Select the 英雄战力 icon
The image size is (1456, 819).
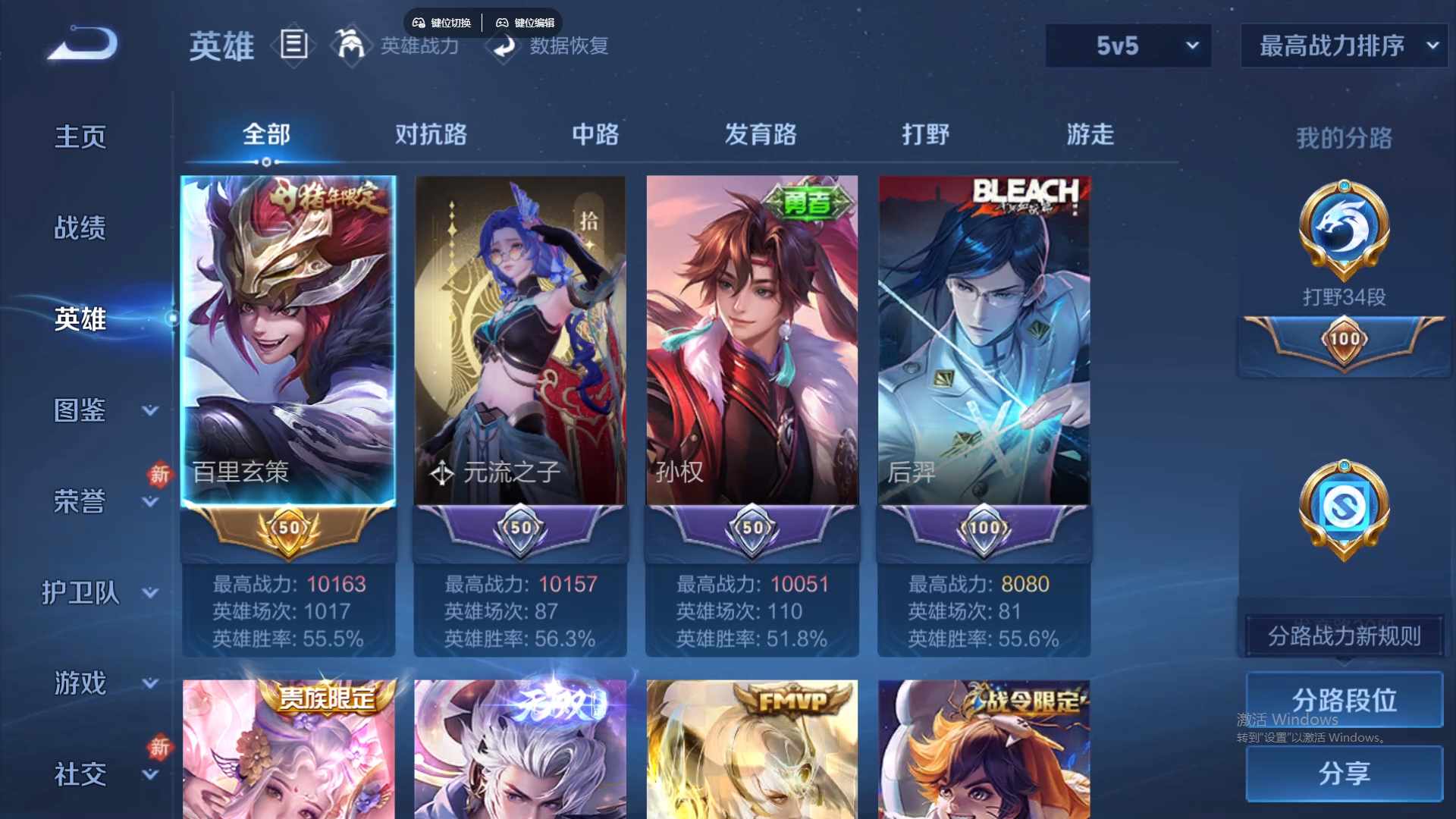click(351, 45)
